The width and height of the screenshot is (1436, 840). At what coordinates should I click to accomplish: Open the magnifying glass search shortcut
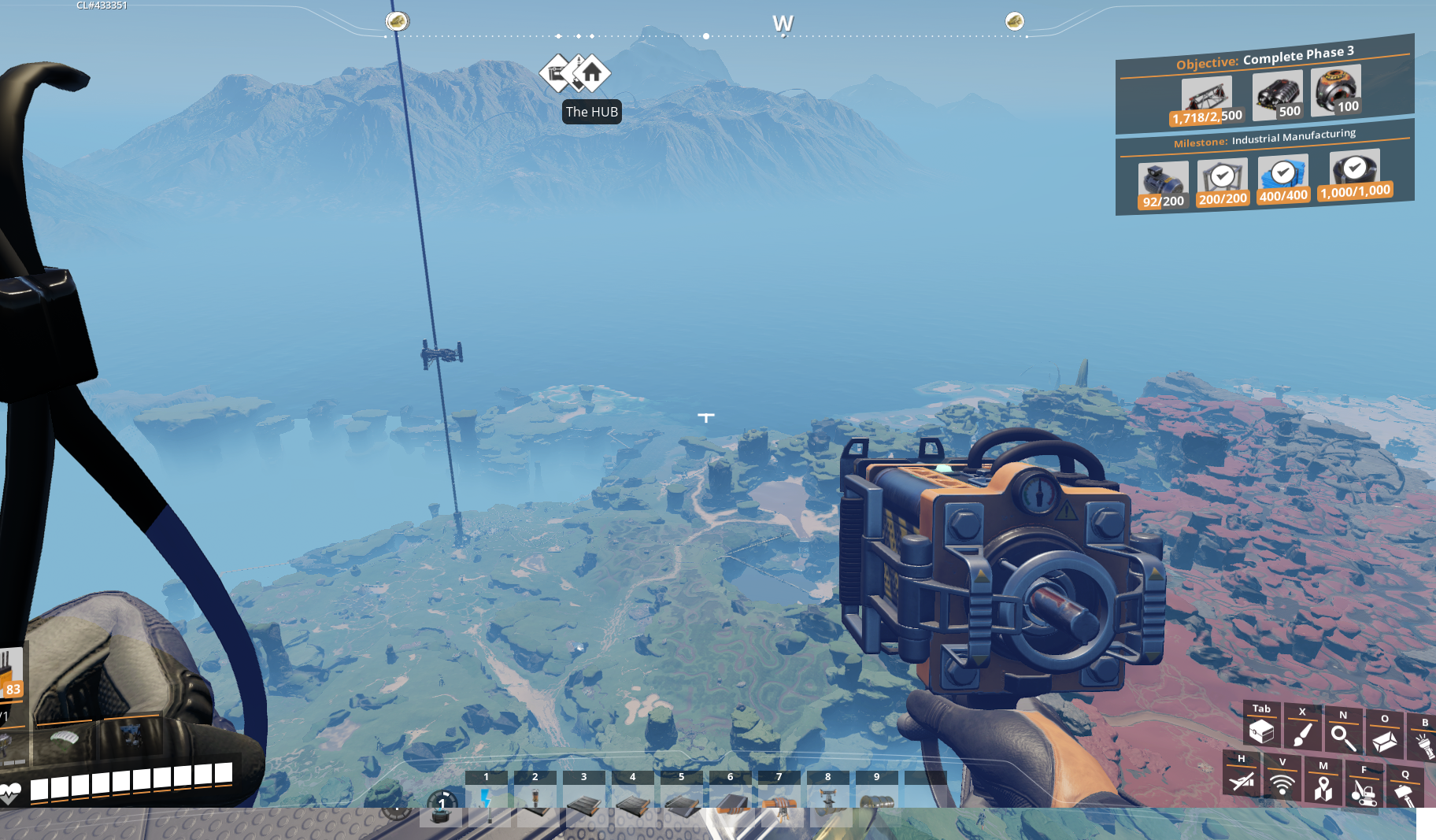(1343, 738)
